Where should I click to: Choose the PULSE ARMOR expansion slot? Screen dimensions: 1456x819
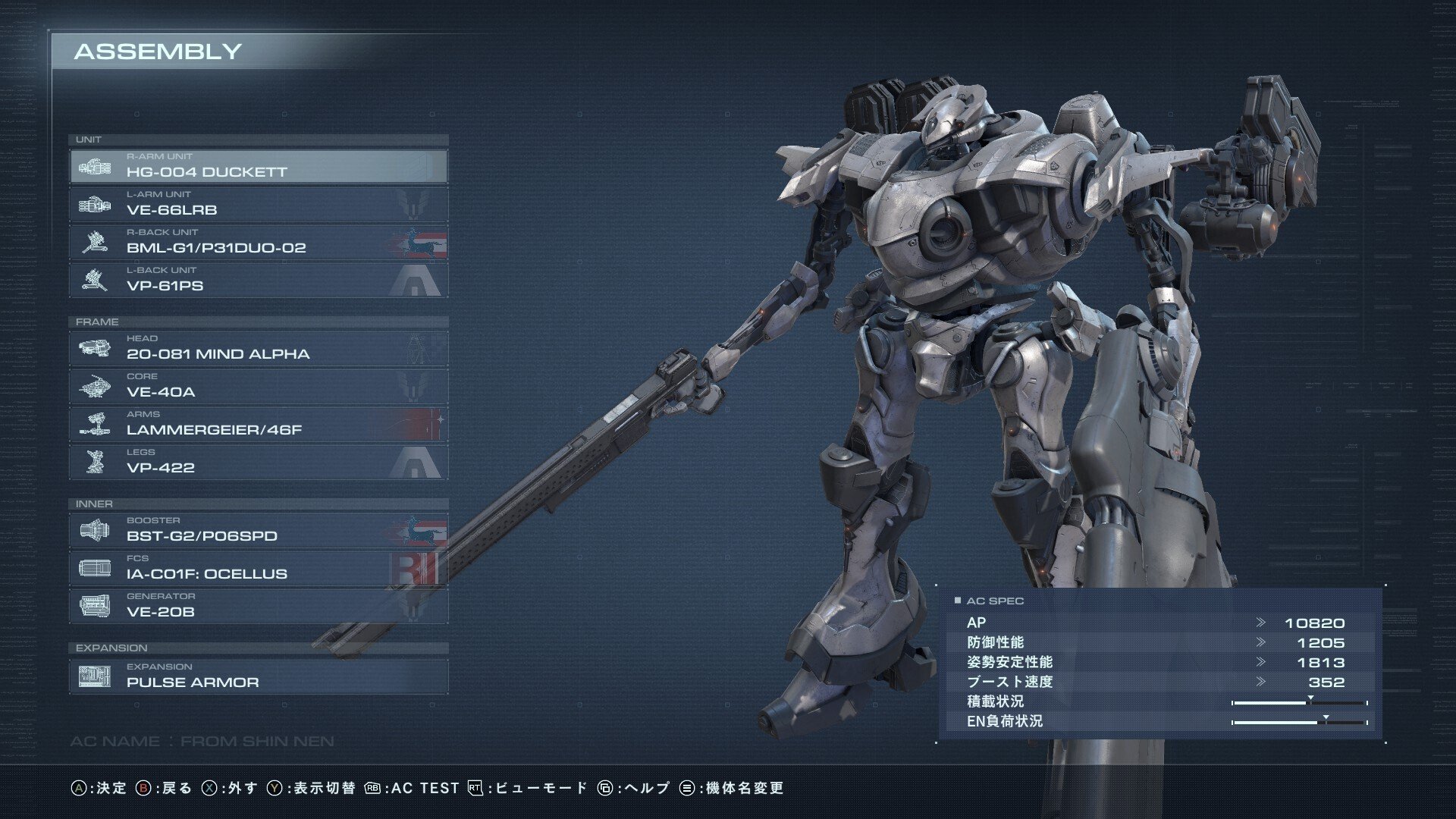click(x=258, y=676)
